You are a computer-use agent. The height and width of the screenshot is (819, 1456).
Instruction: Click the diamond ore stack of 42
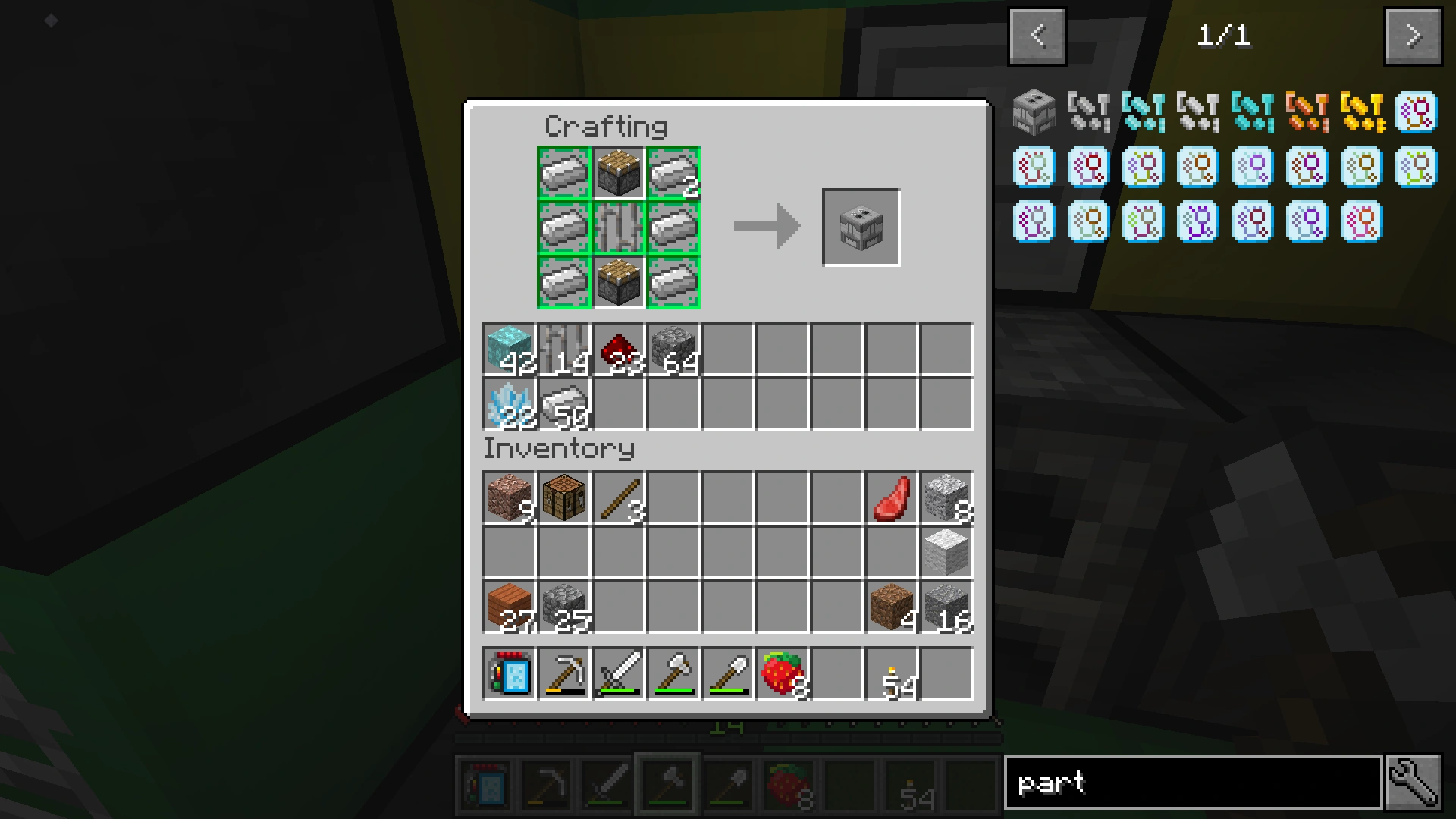(x=508, y=347)
